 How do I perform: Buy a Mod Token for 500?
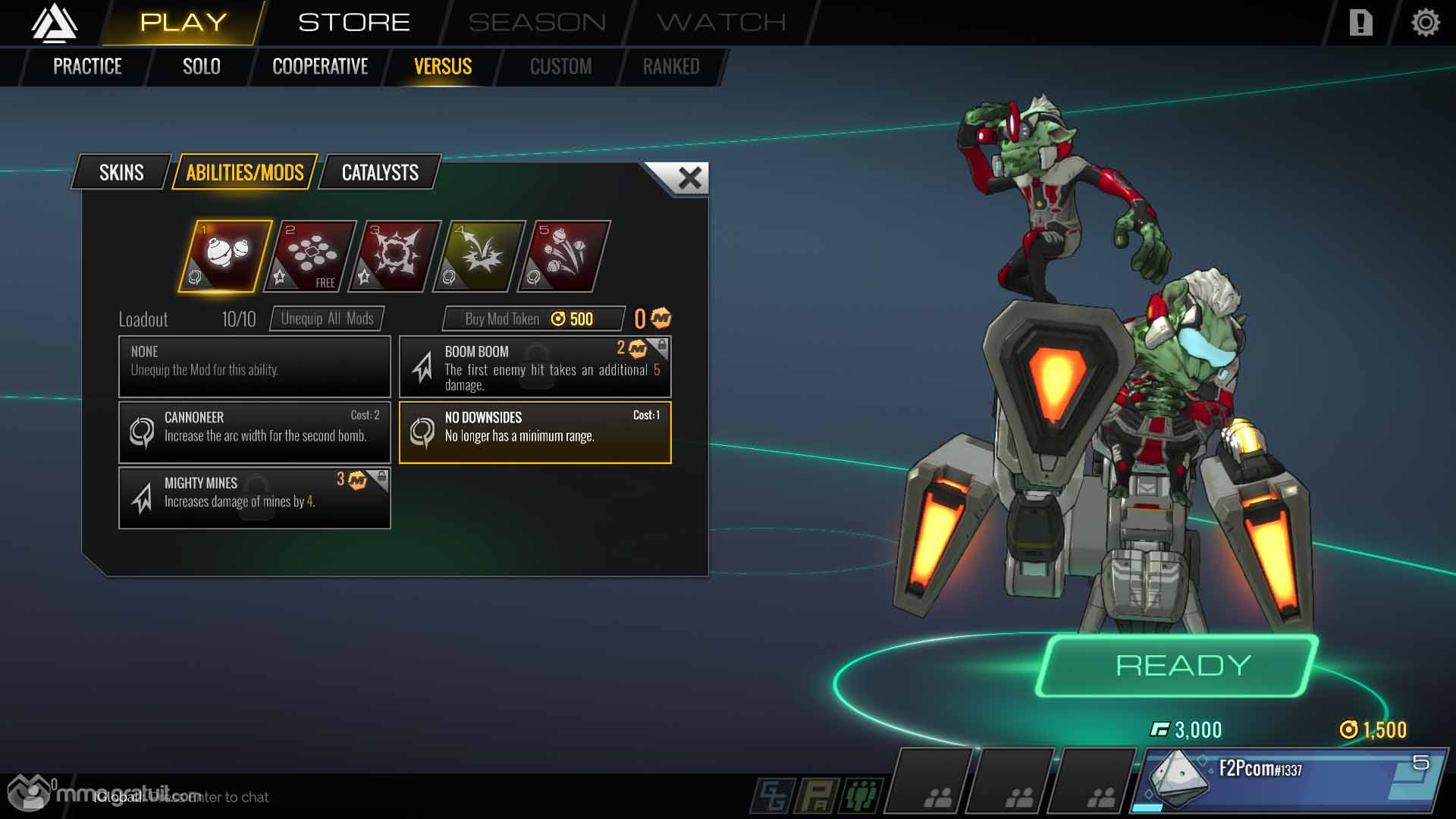533,318
